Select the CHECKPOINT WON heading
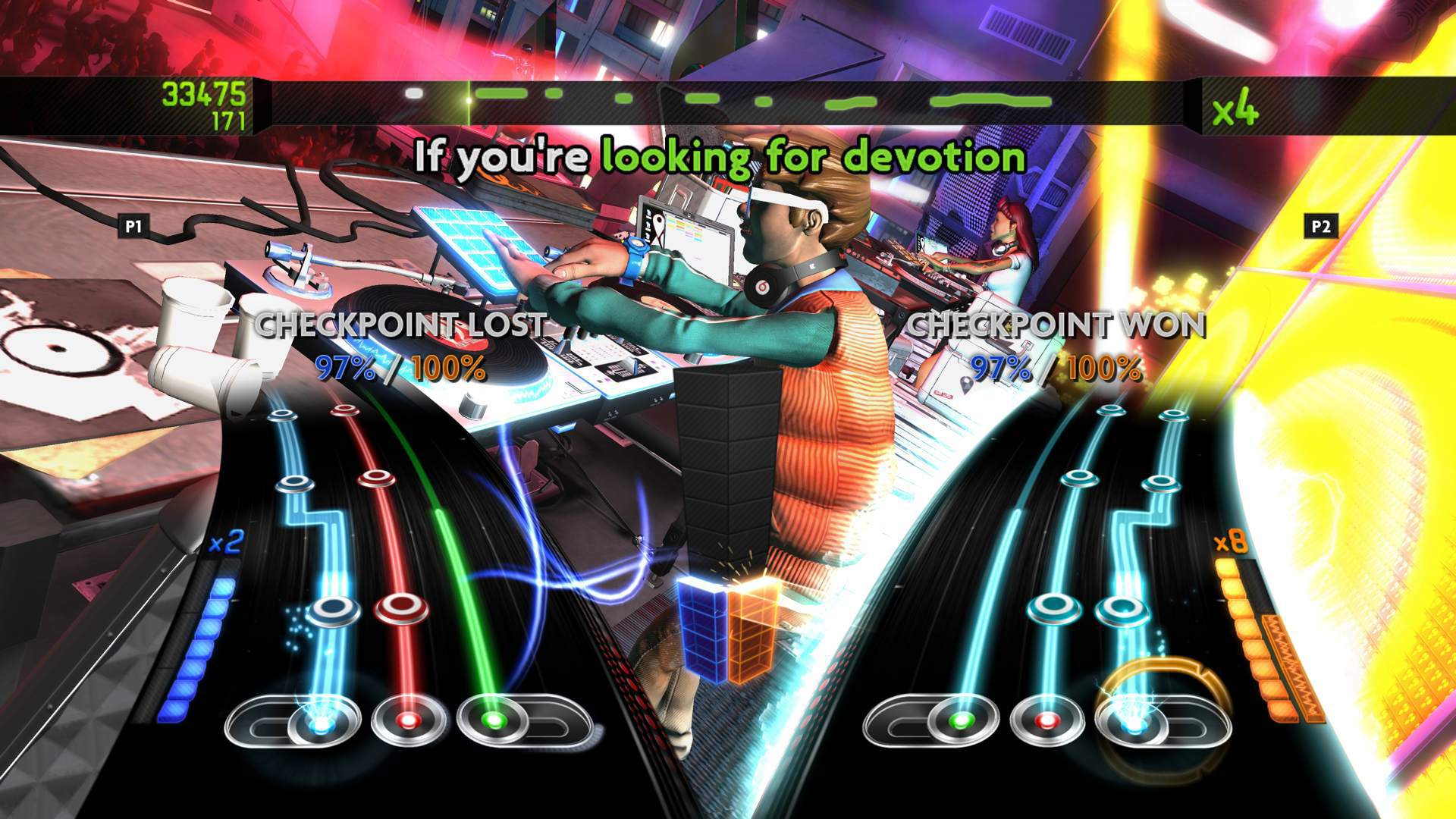This screenshot has width=1456, height=819. click(1056, 325)
